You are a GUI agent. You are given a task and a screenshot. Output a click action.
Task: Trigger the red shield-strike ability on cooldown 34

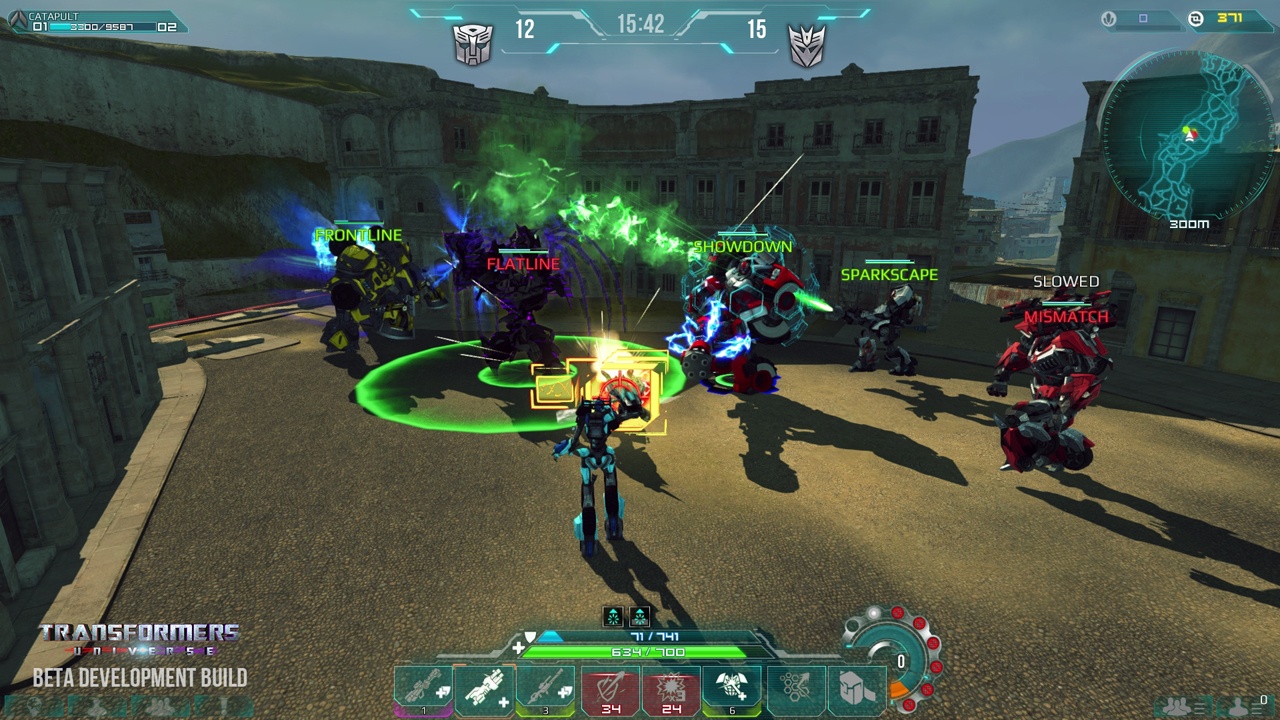tap(610, 690)
